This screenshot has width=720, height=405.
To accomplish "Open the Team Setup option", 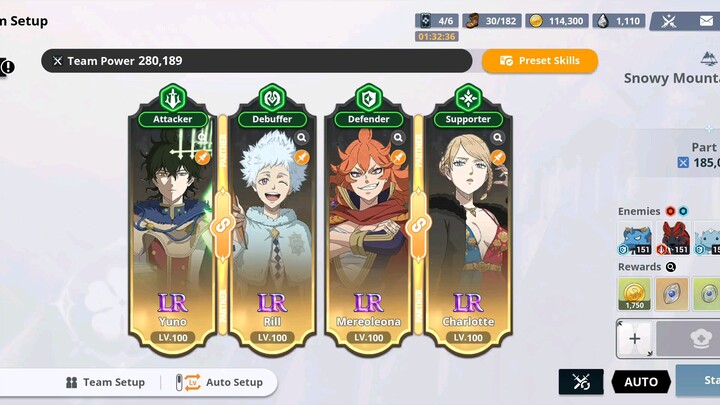I will click(105, 382).
